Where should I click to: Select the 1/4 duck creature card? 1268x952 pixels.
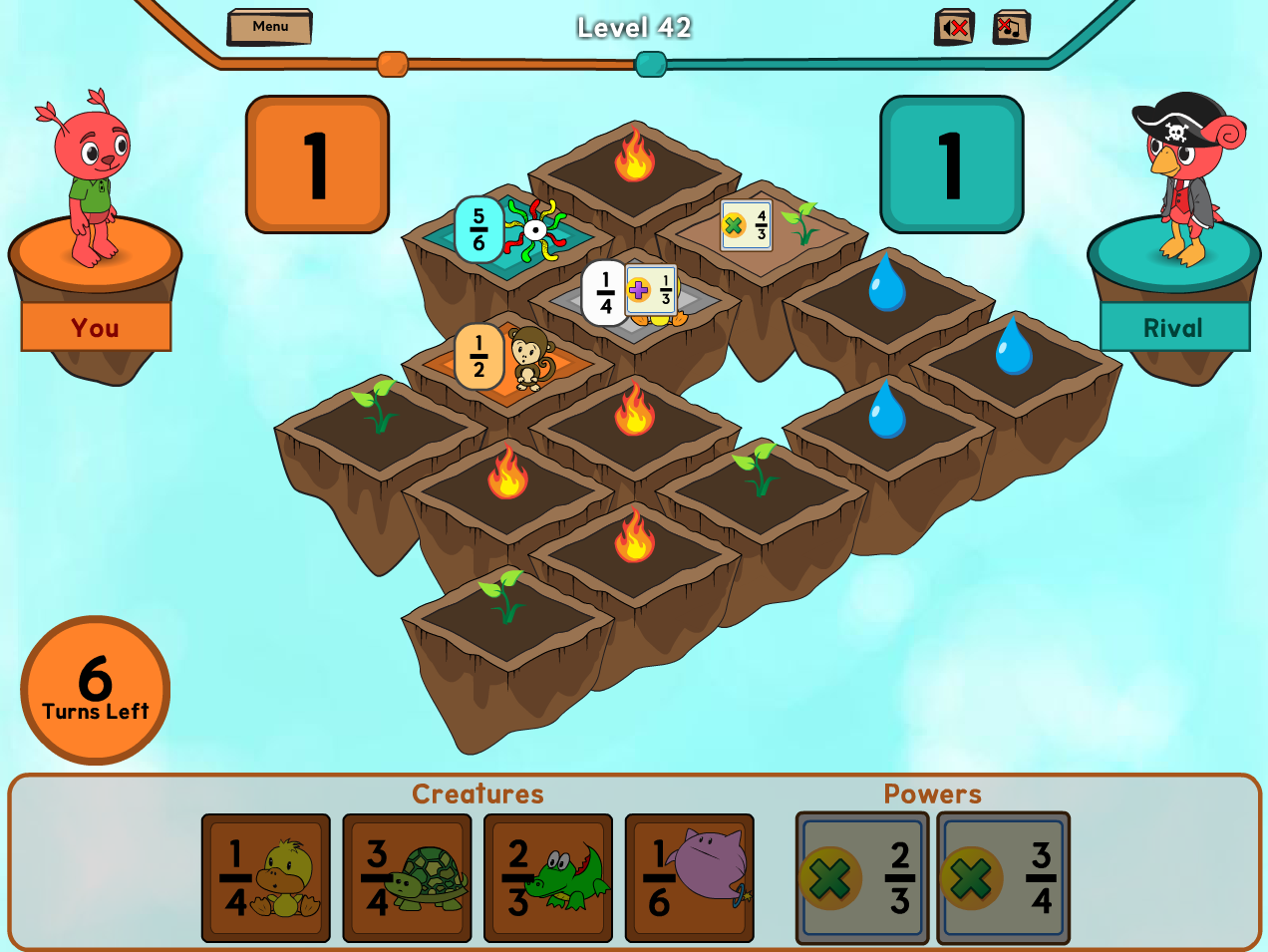pyautogui.click(x=266, y=878)
